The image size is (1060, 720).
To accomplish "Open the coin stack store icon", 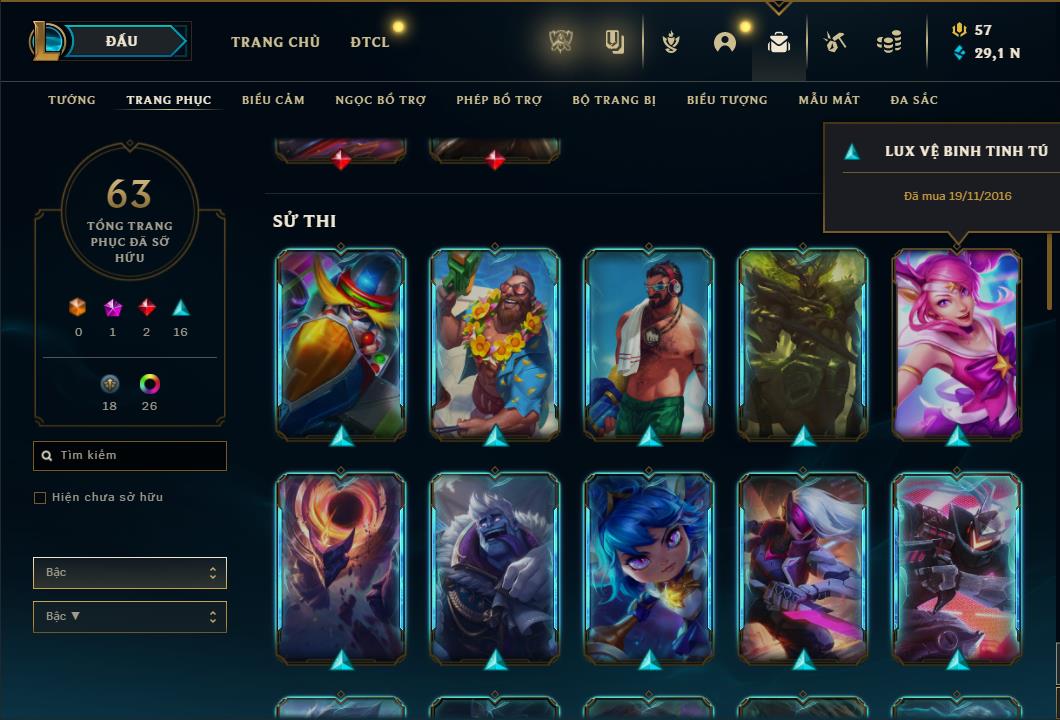I will 888,42.
